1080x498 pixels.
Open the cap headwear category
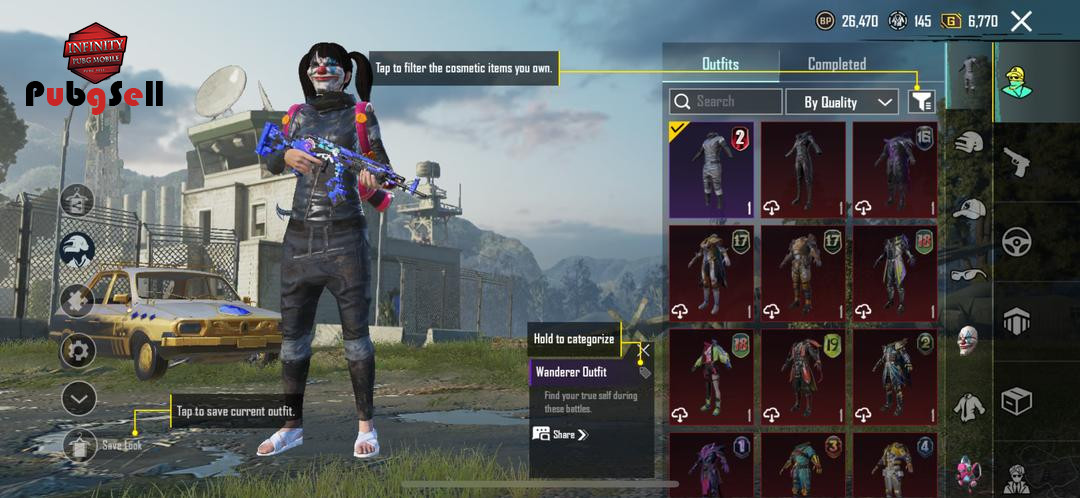[968, 209]
